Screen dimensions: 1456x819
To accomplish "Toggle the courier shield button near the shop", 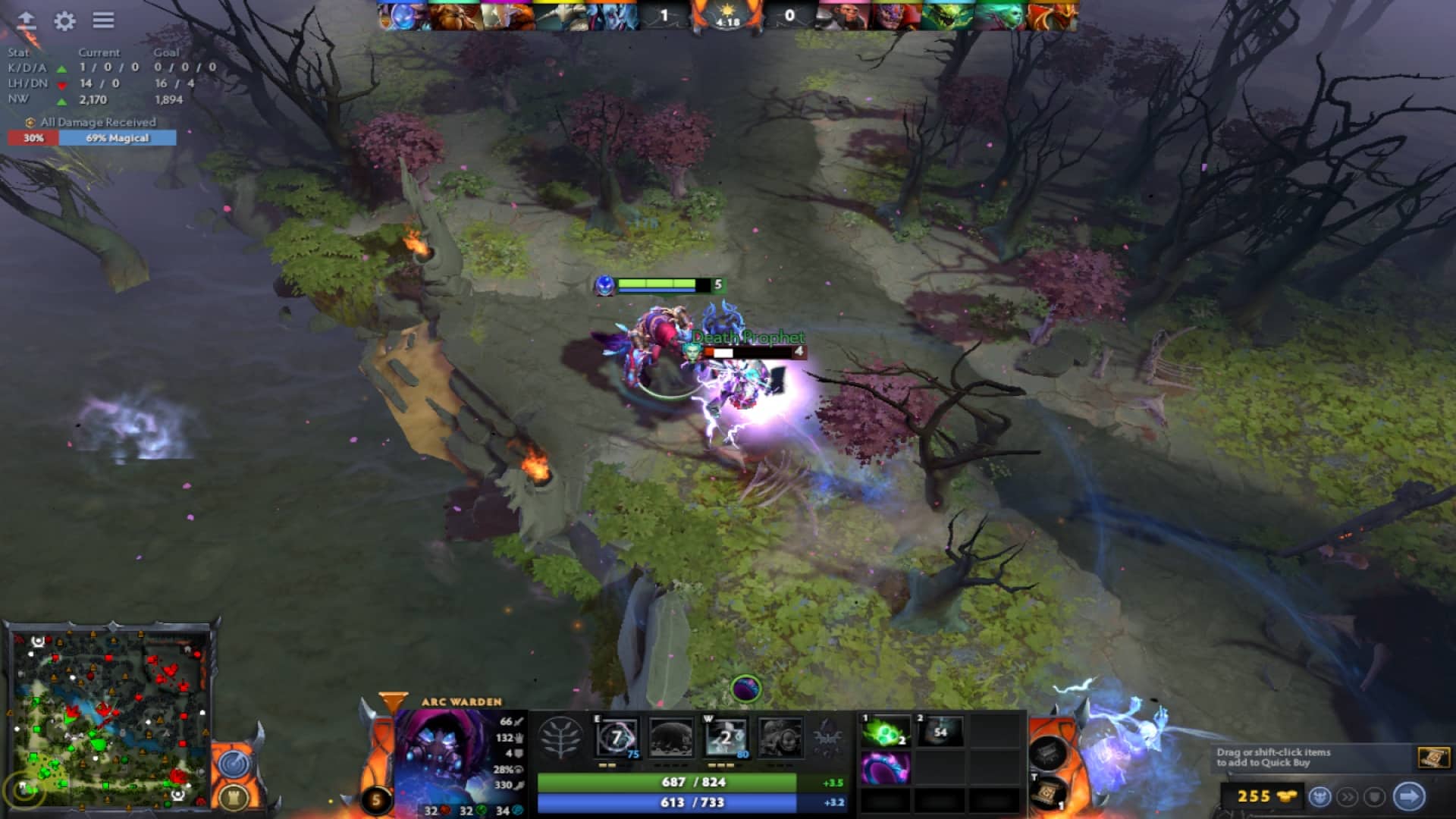I will pos(1373,797).
